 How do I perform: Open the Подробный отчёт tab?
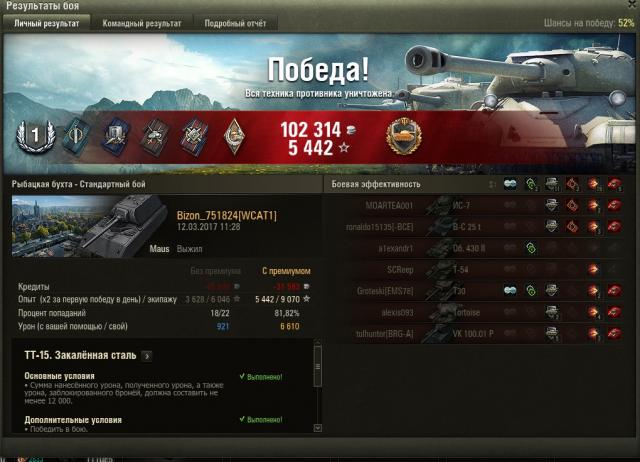[236, 22]
